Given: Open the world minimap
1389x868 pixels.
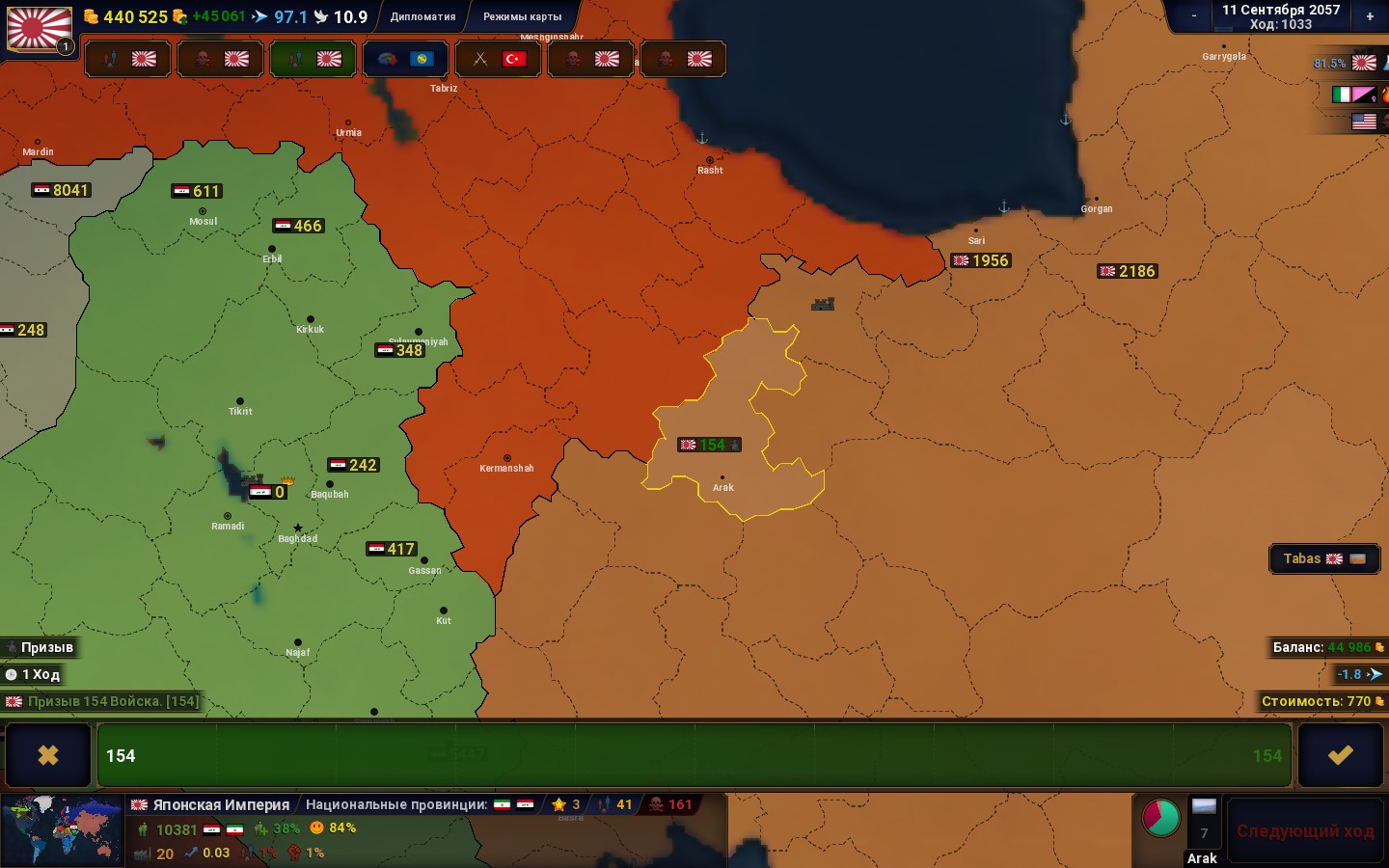Looking at the screenshot, I should pos(63,830).
